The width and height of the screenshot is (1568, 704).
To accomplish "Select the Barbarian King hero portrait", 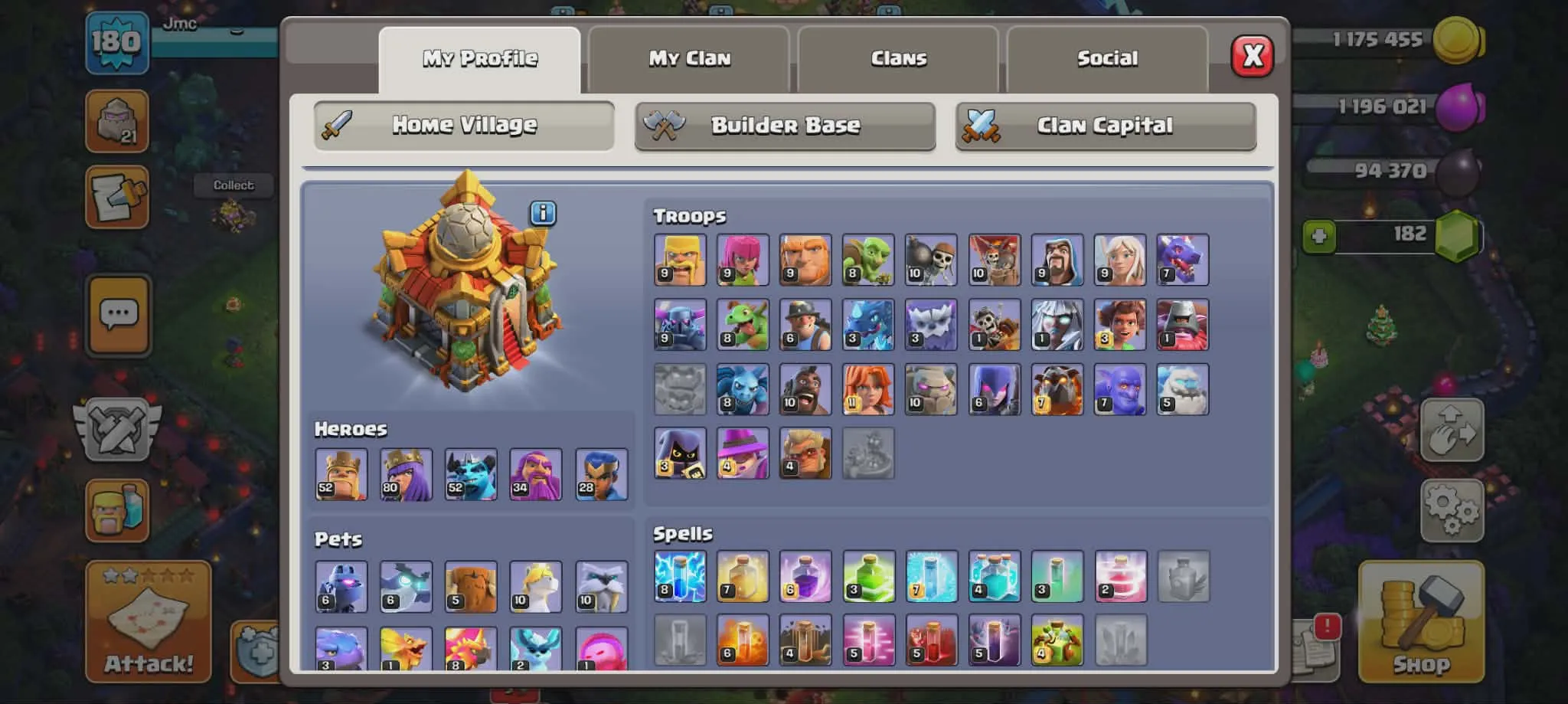I will coord(340,473).
